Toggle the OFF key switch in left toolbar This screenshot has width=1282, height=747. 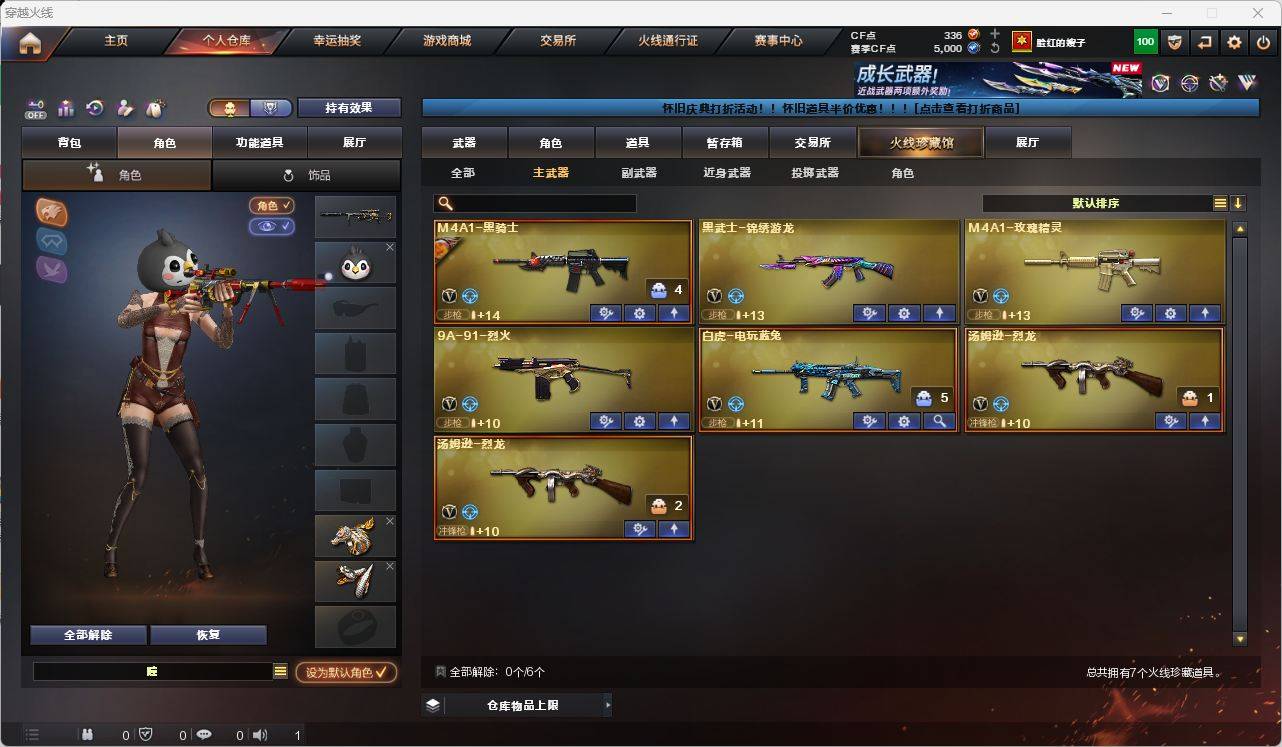pos(36,108)
